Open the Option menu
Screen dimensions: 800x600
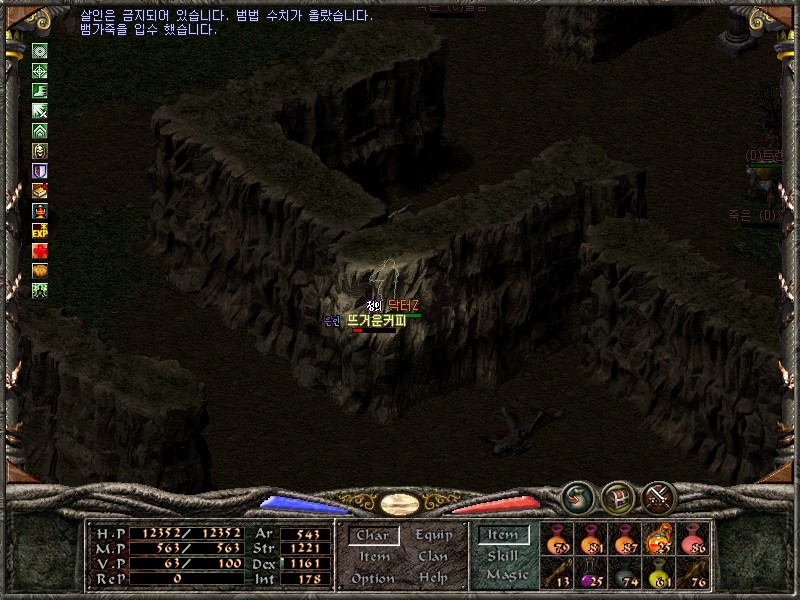pos(372,579)
